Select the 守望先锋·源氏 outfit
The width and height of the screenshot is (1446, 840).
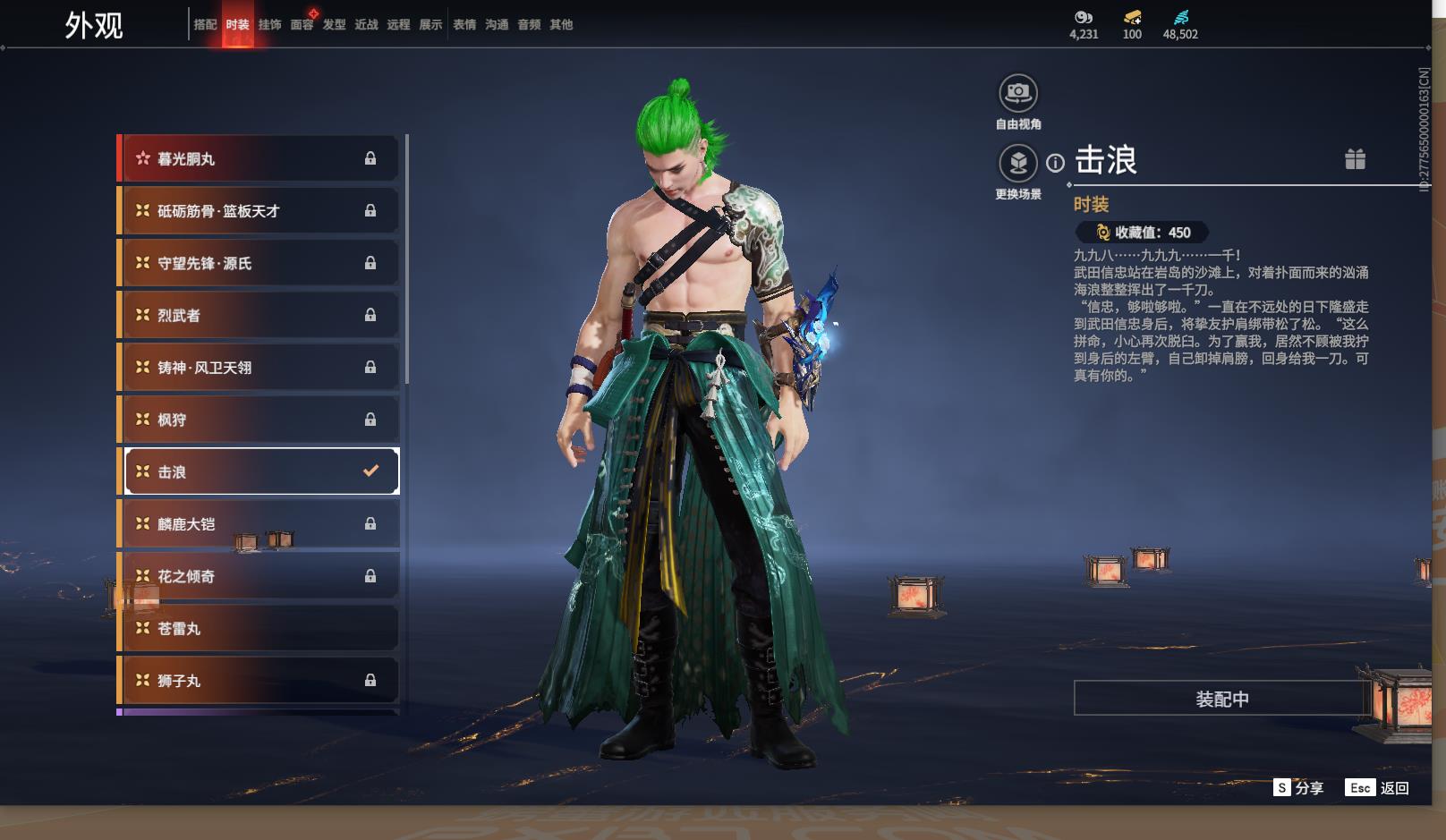[x=259, y=263]
